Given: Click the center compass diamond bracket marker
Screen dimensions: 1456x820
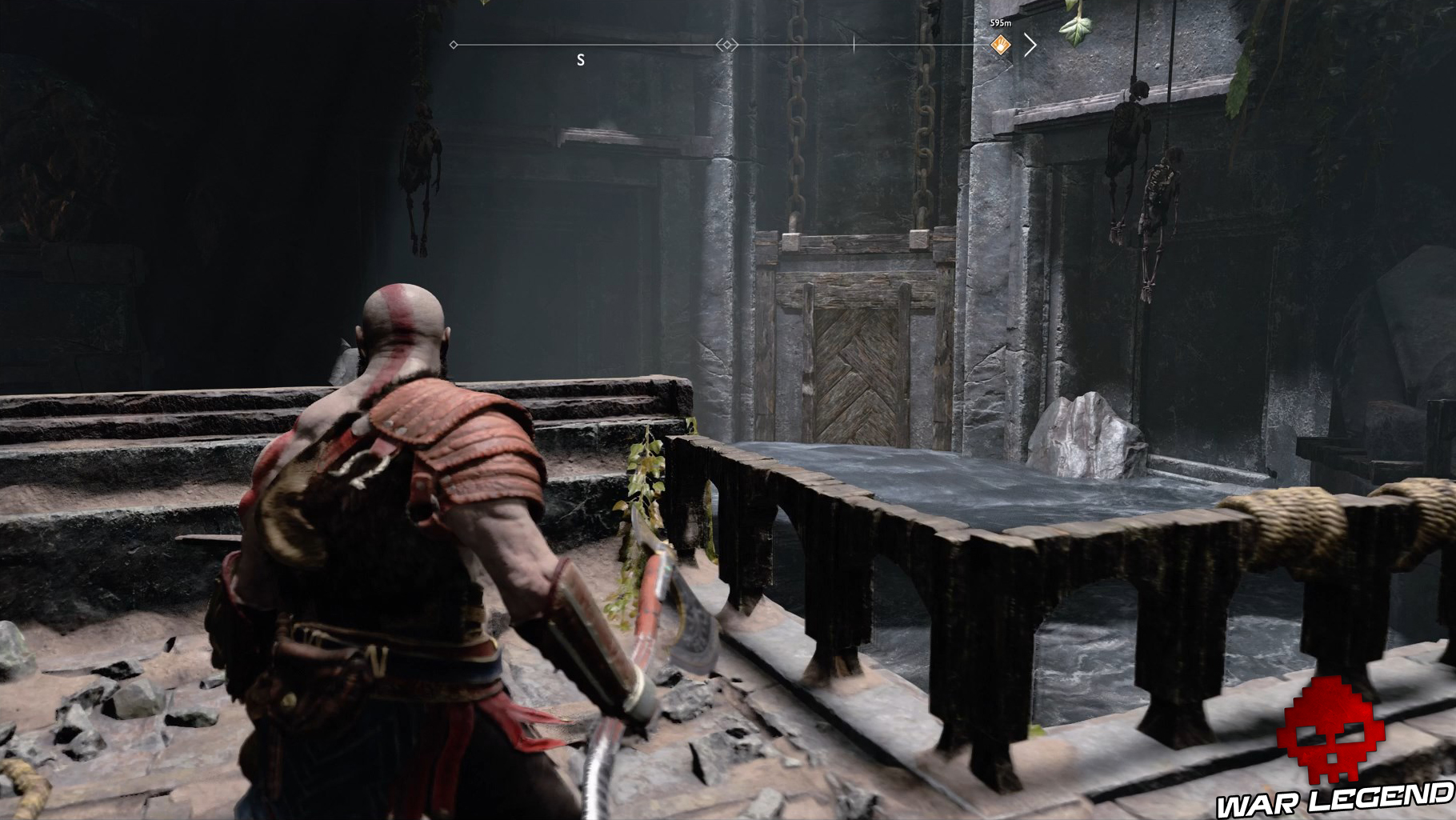Looking at the screenshot, I should (x=726, y=46).
